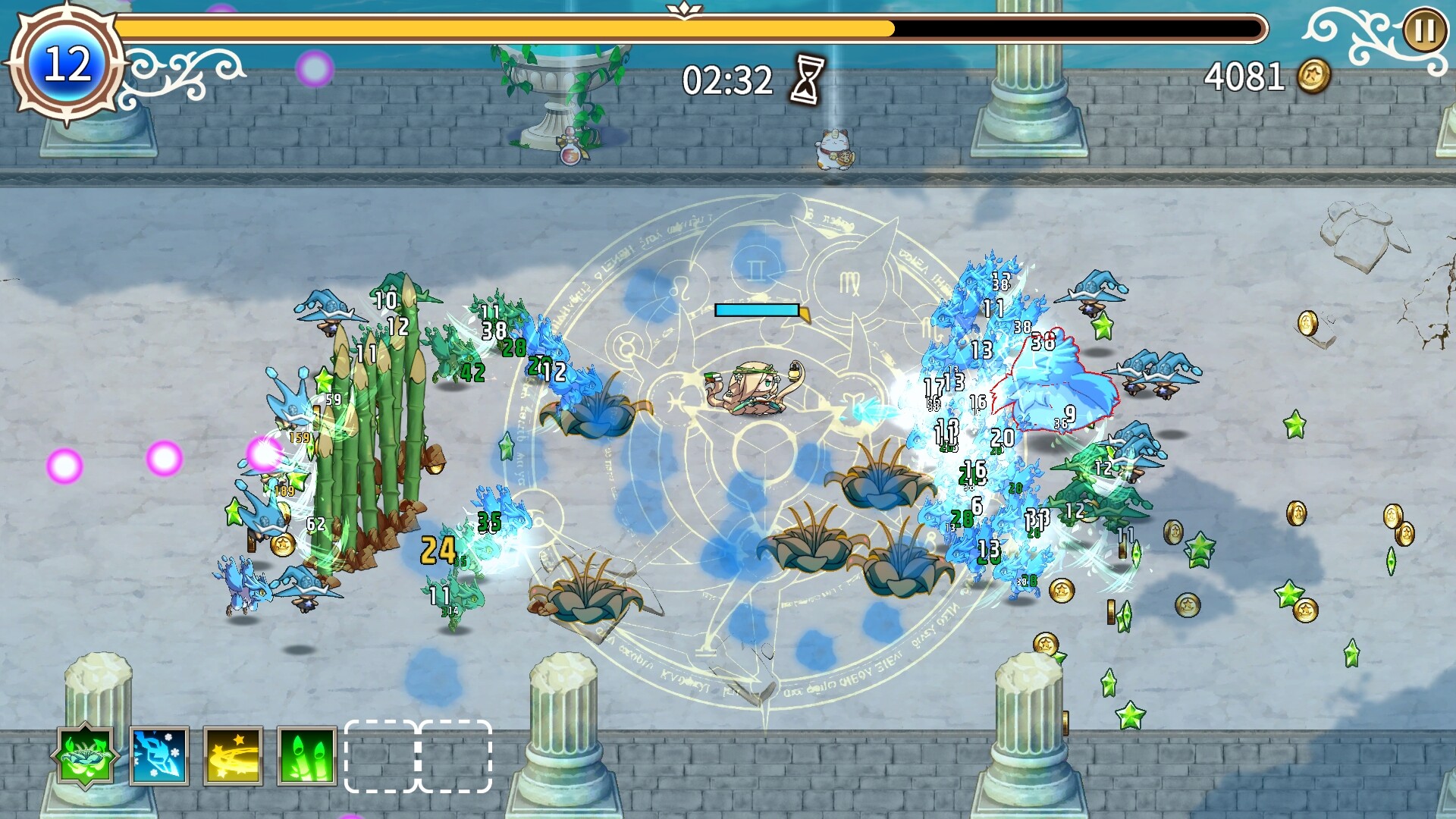Click the level 12 emblem badge
Viewport: 1456px width, 819px height.
[x=67, y=64]
